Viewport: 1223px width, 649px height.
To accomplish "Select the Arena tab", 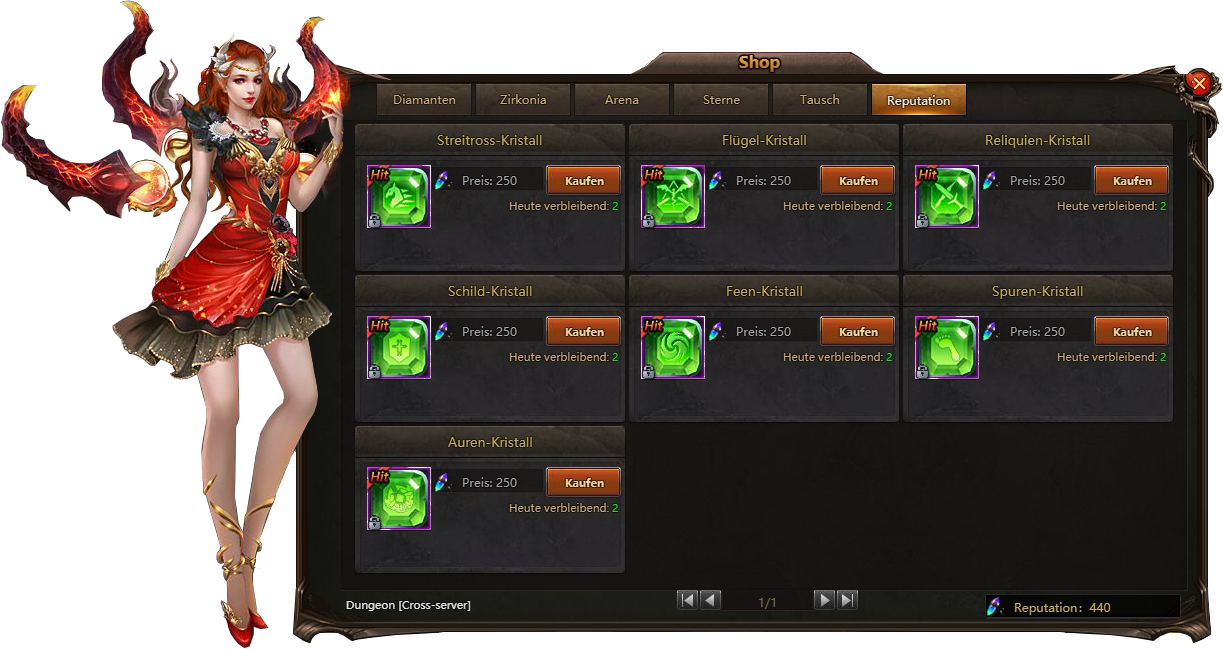I will click(622, 100).
